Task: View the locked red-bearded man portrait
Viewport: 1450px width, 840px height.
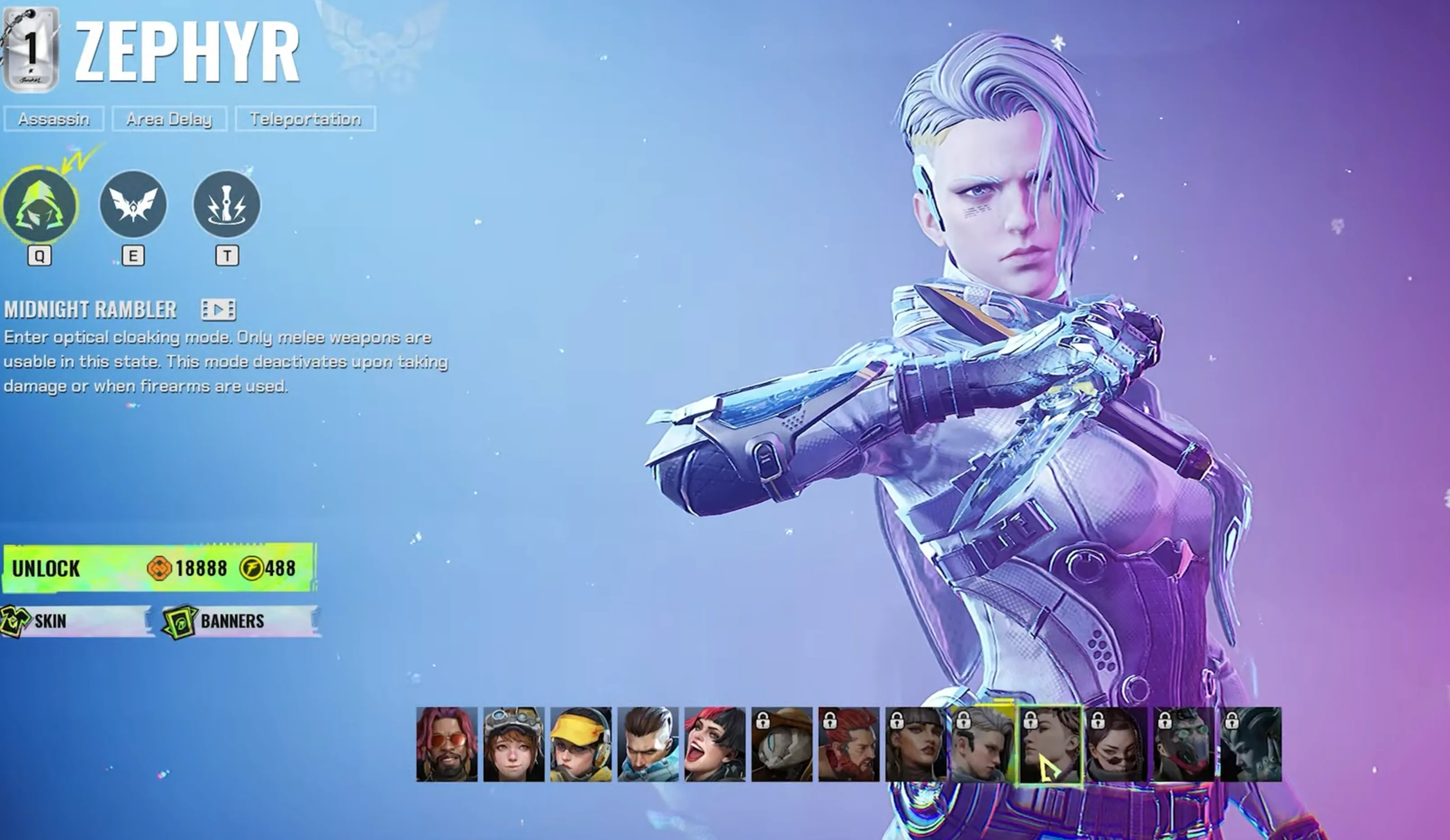Action: 849,745
